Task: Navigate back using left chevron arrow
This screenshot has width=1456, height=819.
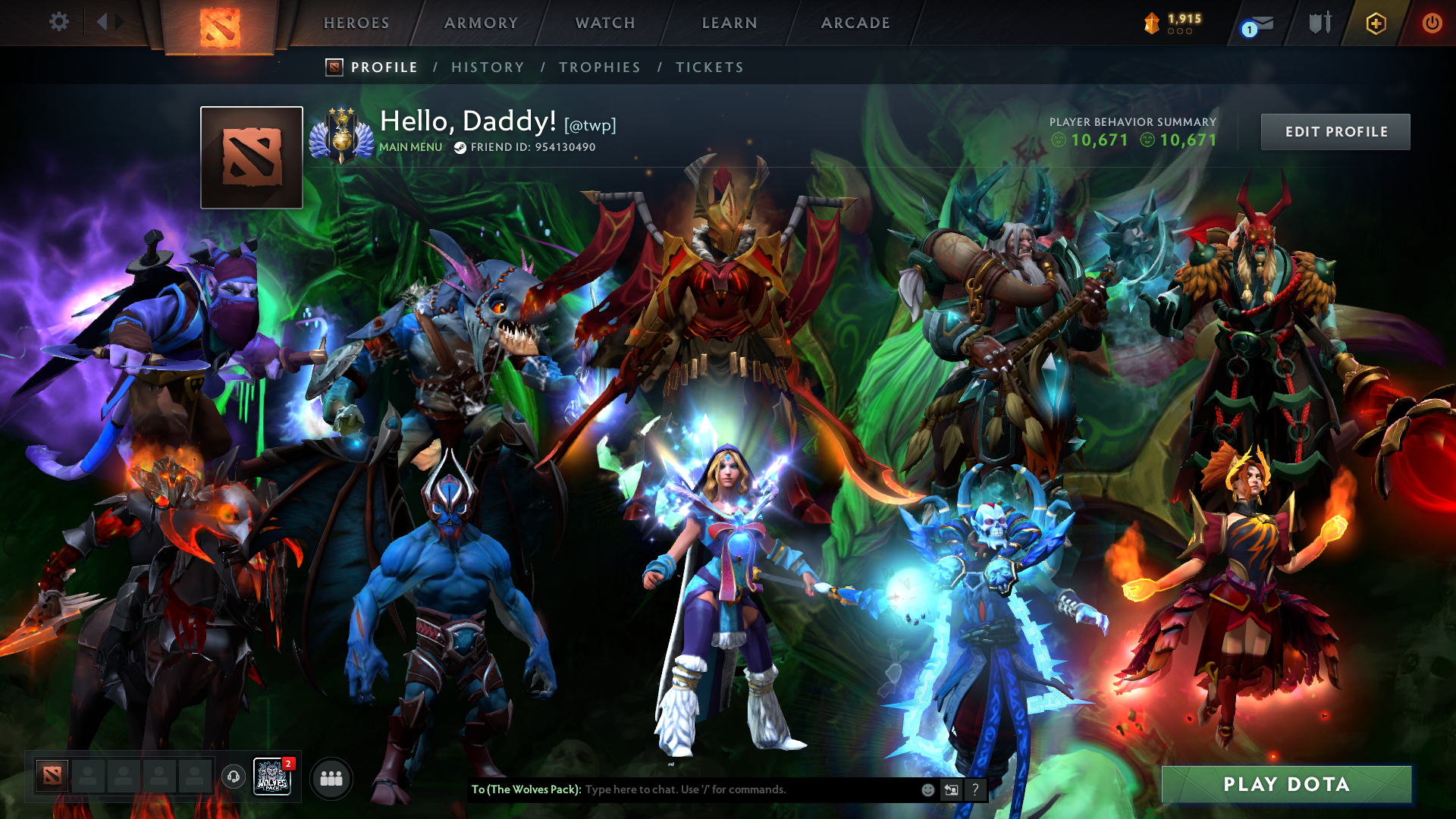Action: 103,22
